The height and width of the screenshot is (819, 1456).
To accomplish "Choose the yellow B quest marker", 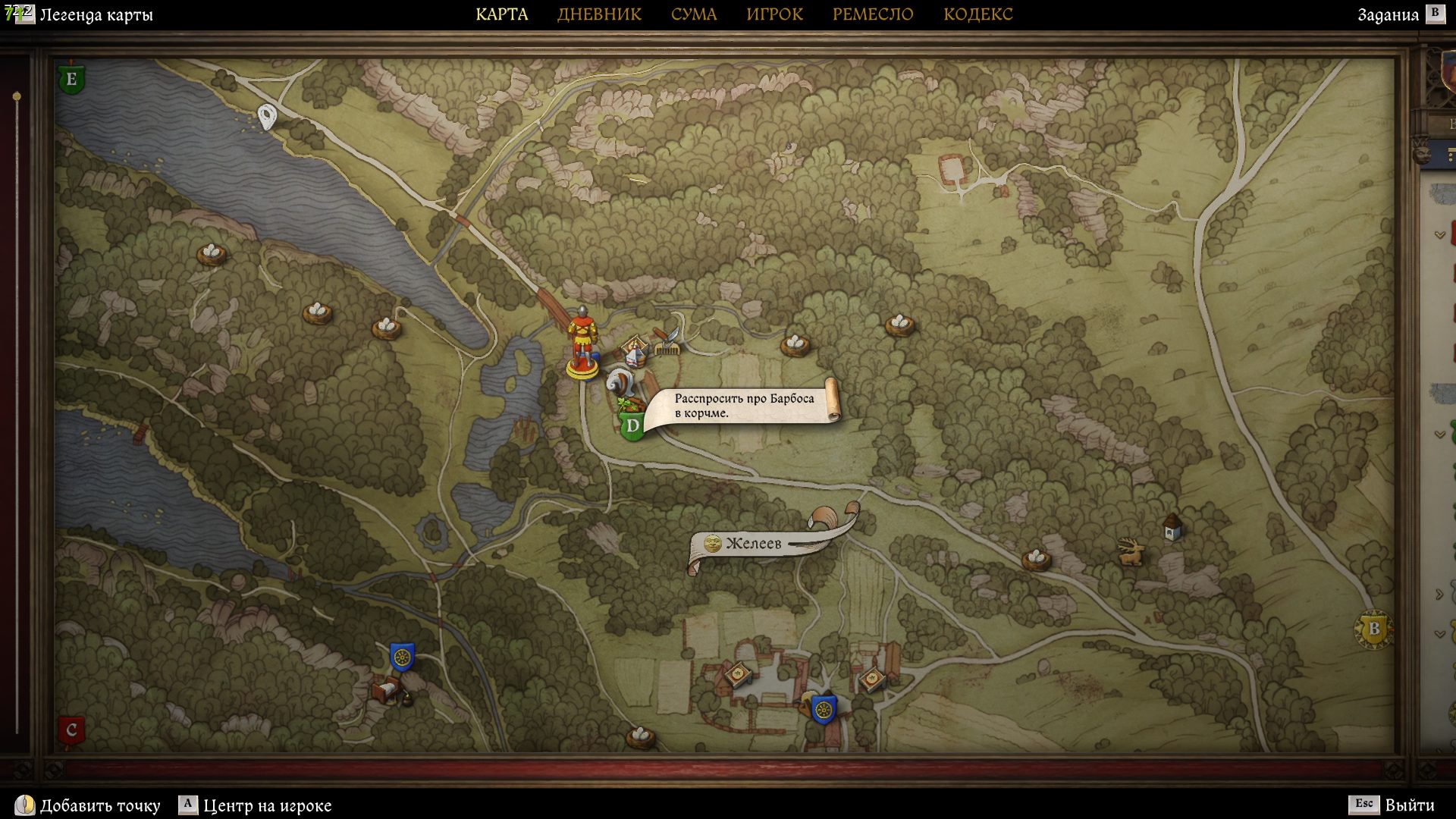I will click(1373, 629).
